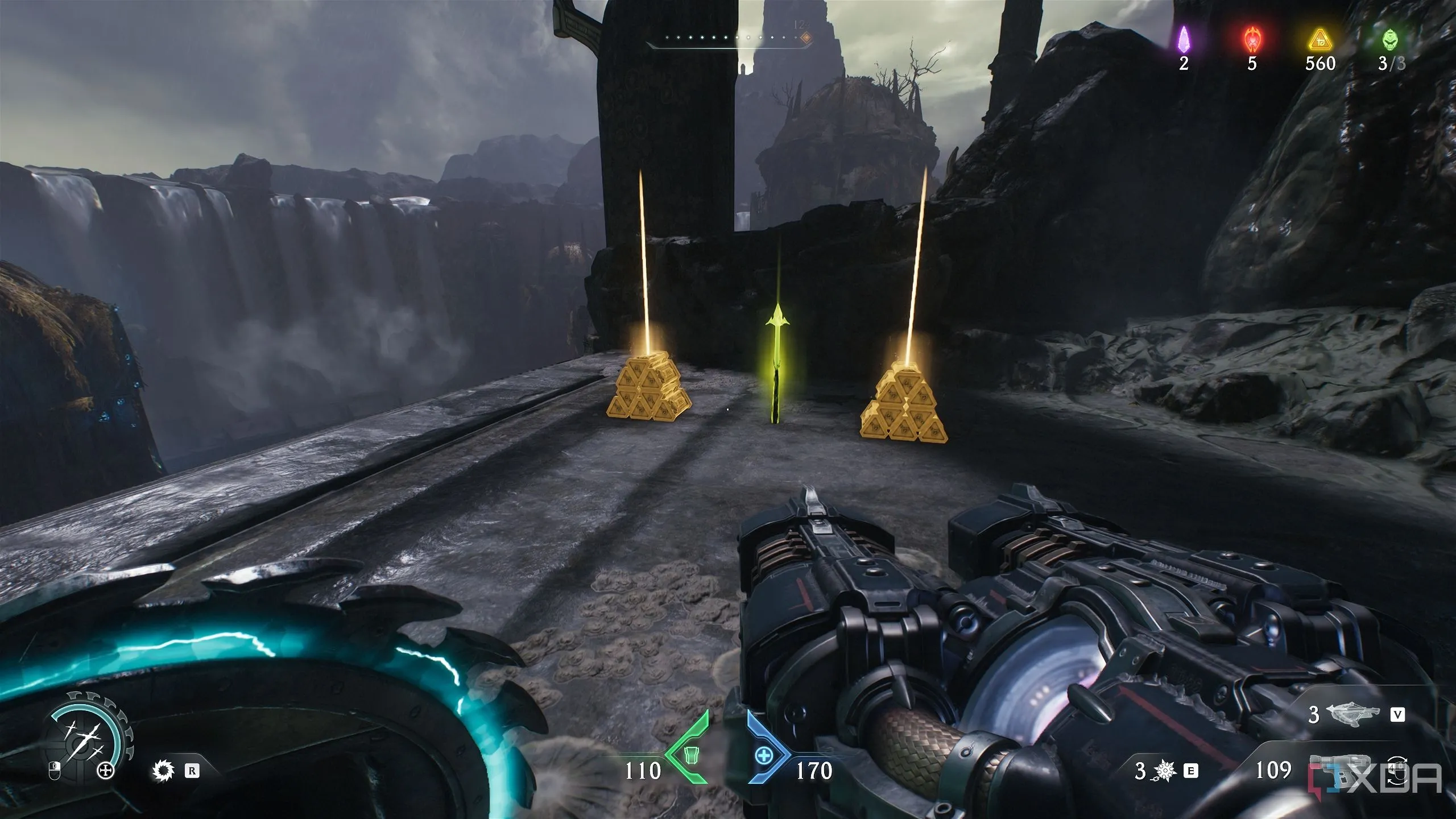Click the blue health cross icon
The image size is (1456, 819).
(764, 755)
